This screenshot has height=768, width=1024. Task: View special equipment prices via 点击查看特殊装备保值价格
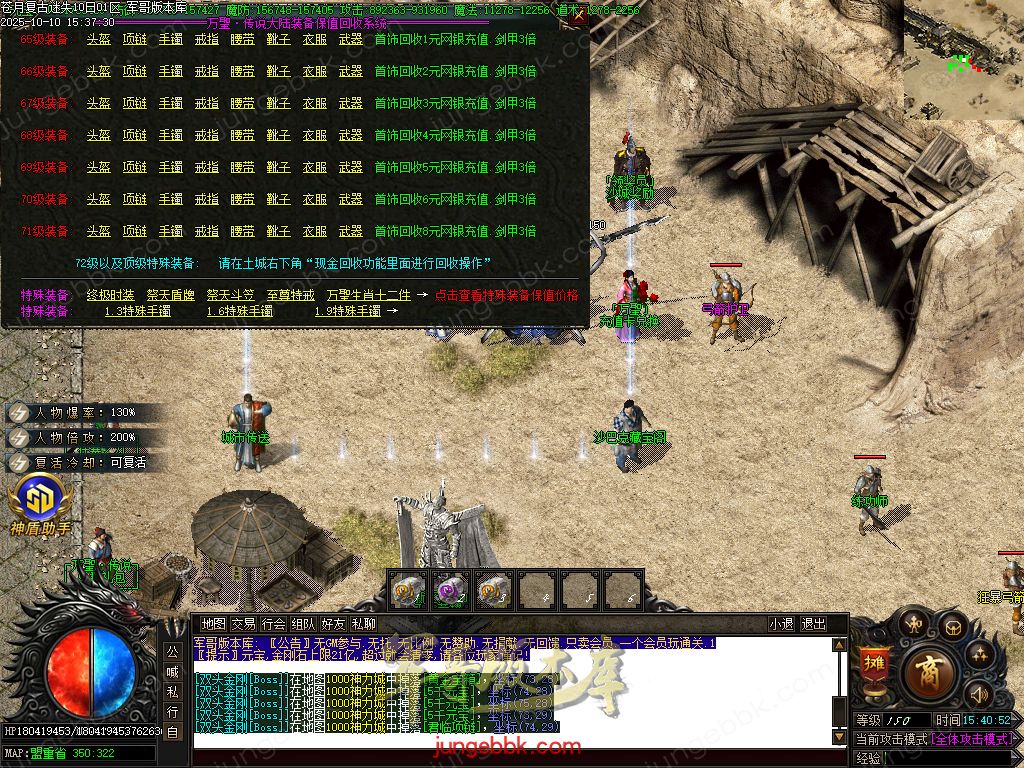(x=506, y=295)
